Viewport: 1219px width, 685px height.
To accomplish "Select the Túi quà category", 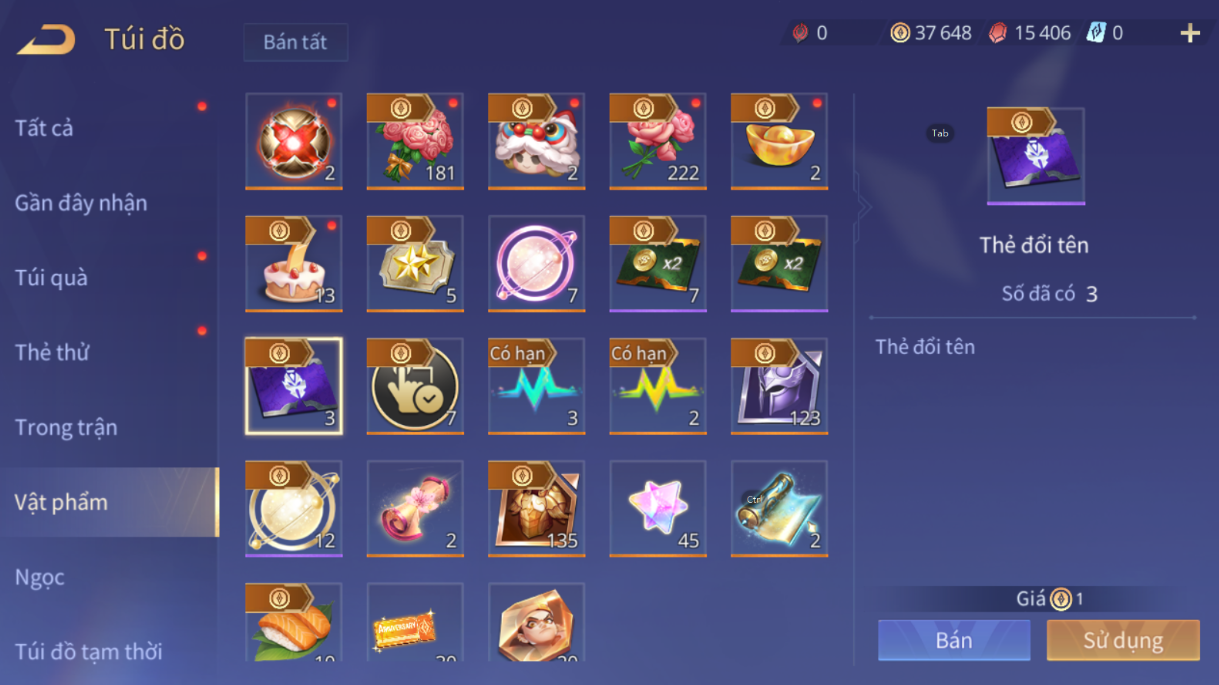I will tap(51, 278).
